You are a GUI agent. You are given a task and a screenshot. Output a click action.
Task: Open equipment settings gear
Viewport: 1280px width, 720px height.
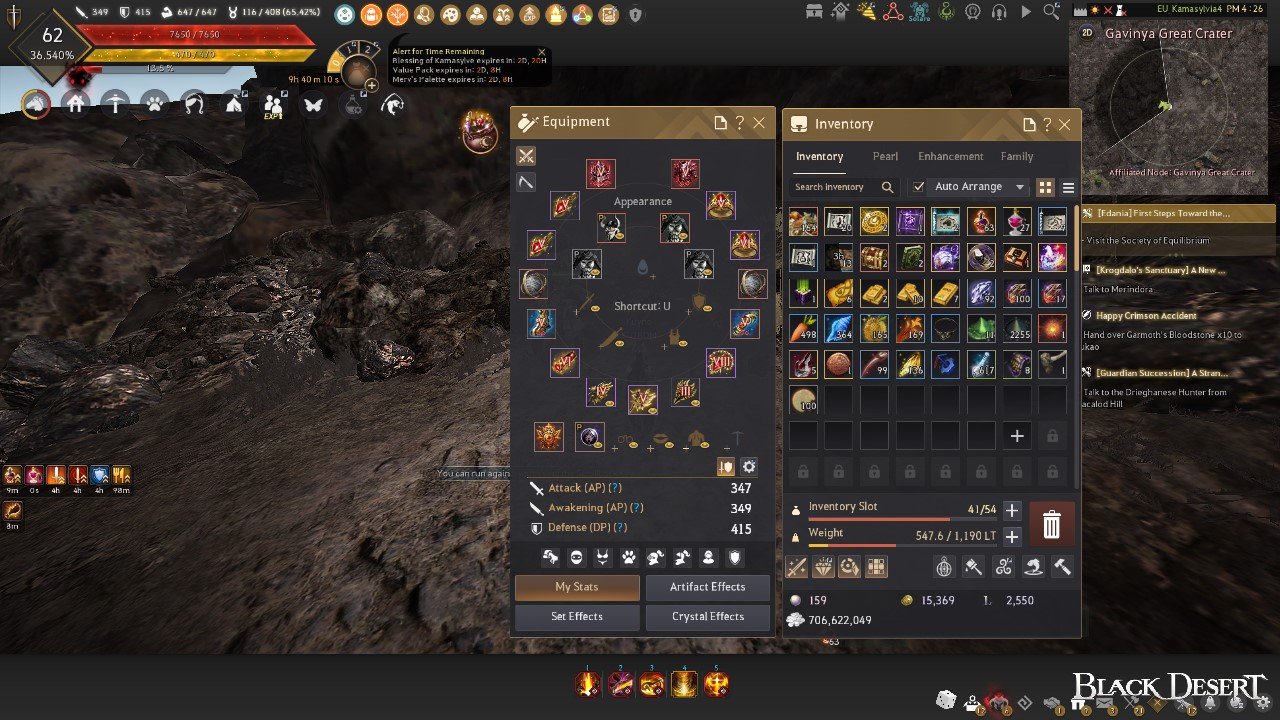coord(749,467)
